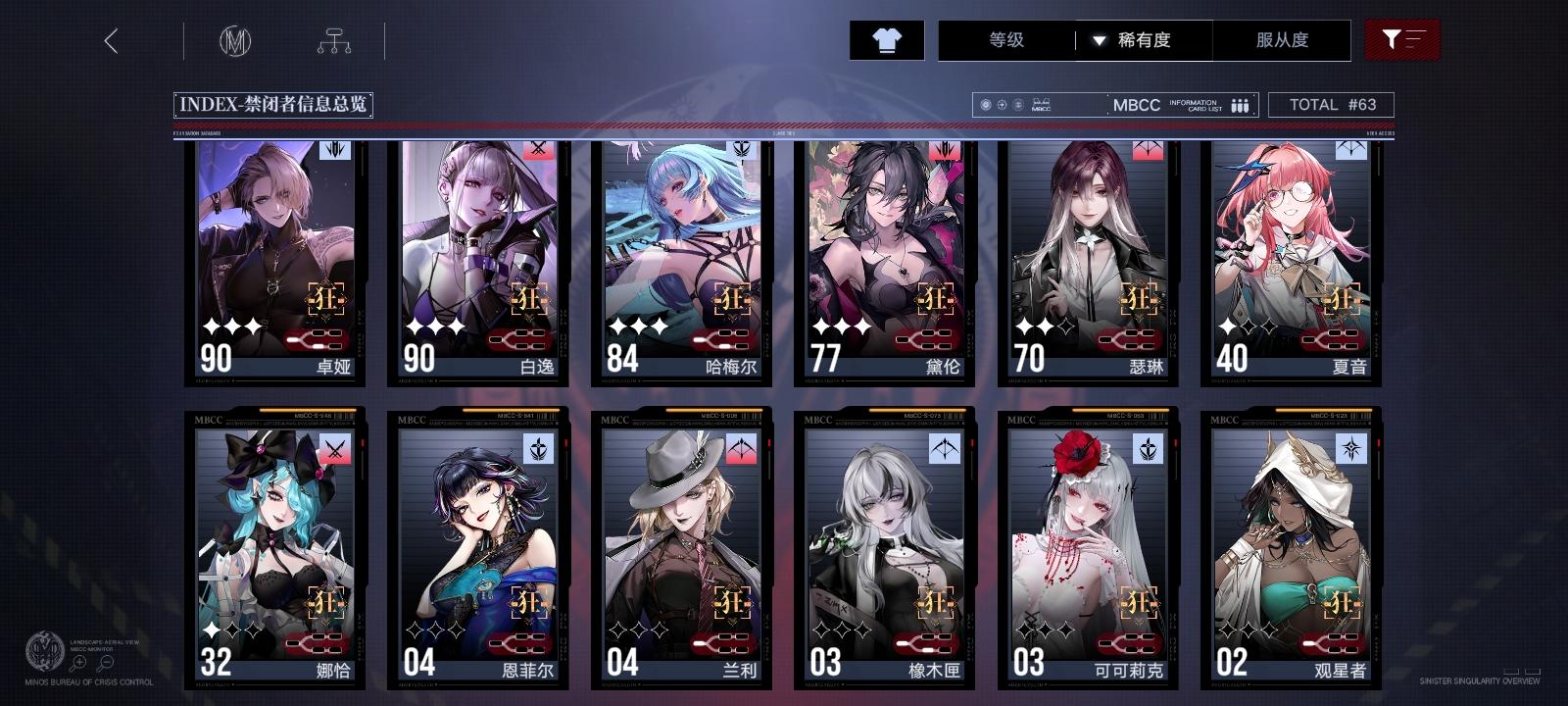Click the chain indicator below 瑟琳's stars
Image resolution: width=1568 pixels, height=706 pixels.
[1128, 341]
